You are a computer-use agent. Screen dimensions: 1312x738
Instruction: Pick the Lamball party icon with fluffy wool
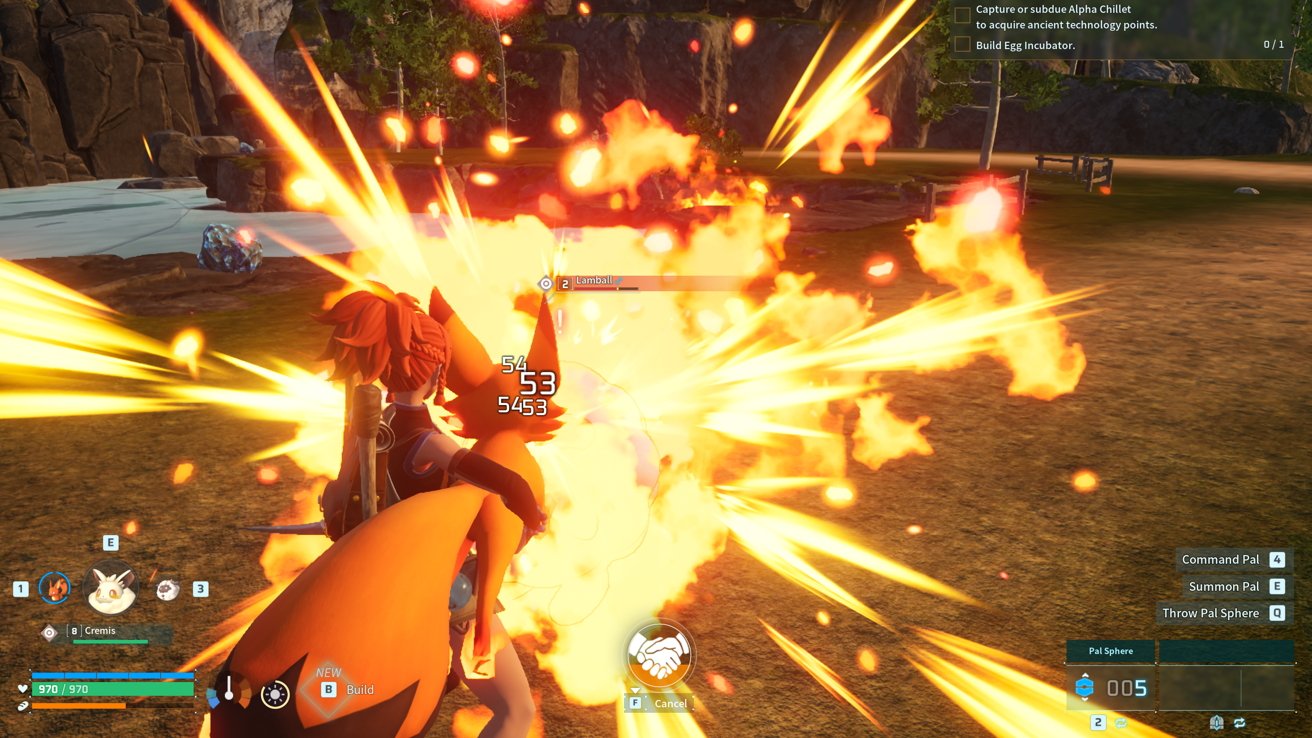(x=168, y=589)
